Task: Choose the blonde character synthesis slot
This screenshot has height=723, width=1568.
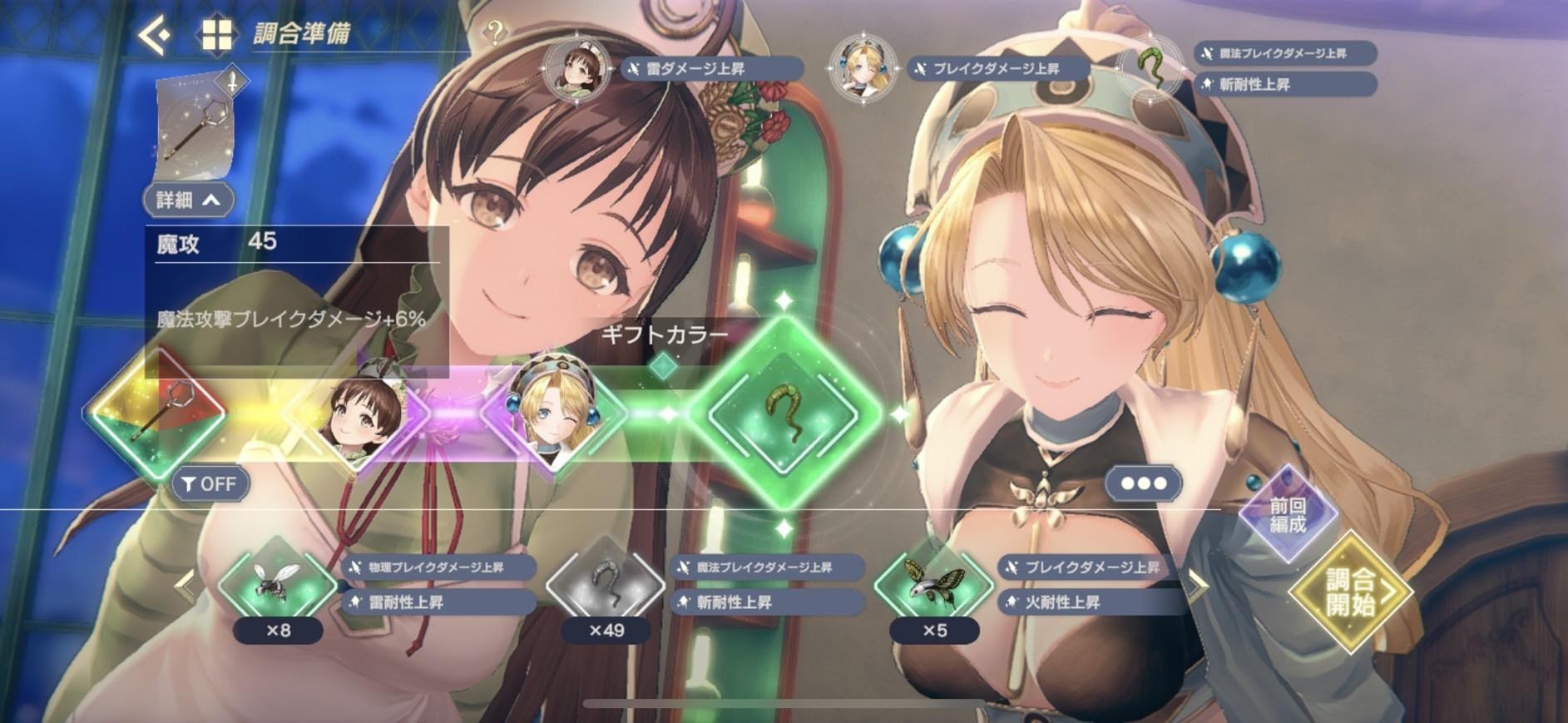Action: click(x=553, y=413)
